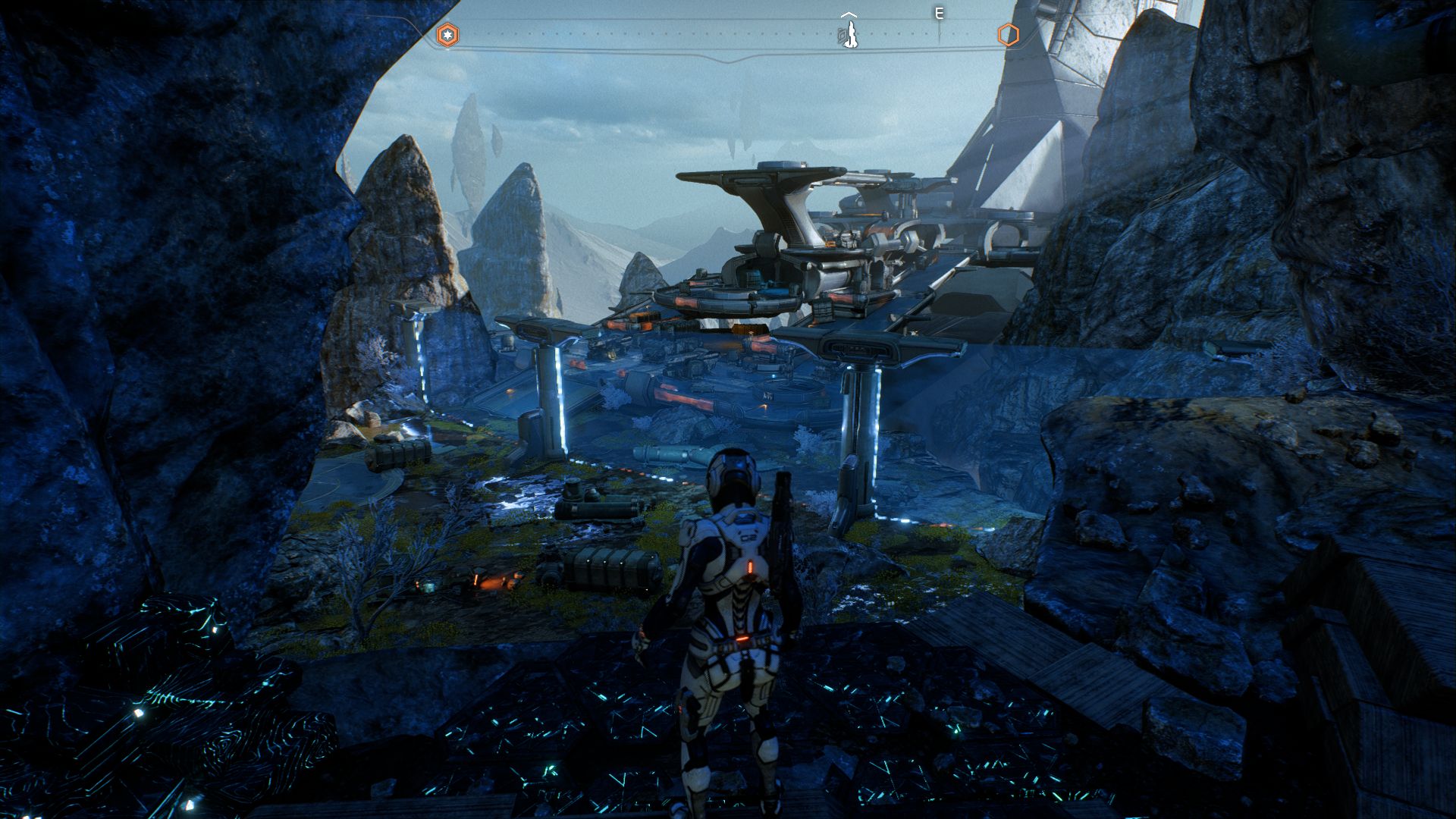Select the orange star hexagon compass marker
Viewport: 1456px width, 819px height.
tap(447, 35)
